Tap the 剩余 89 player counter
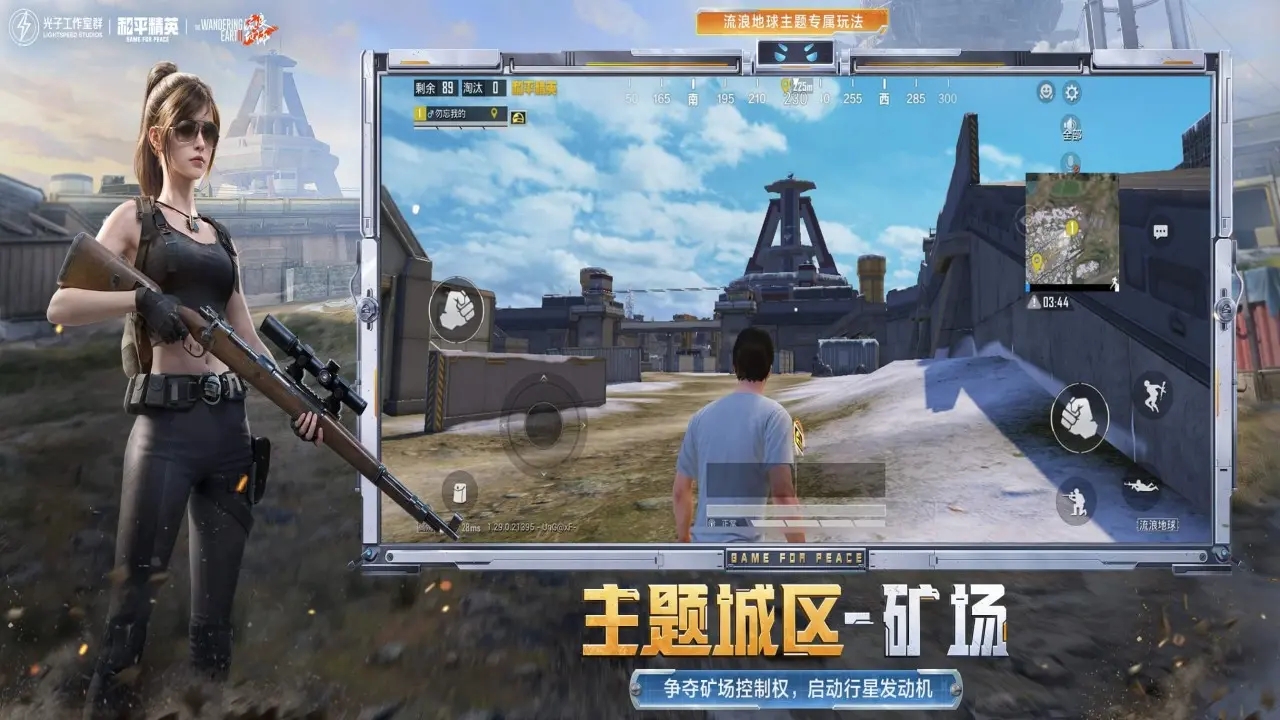This screenshot has width=1280, height=720. click(x=435, y=88)
